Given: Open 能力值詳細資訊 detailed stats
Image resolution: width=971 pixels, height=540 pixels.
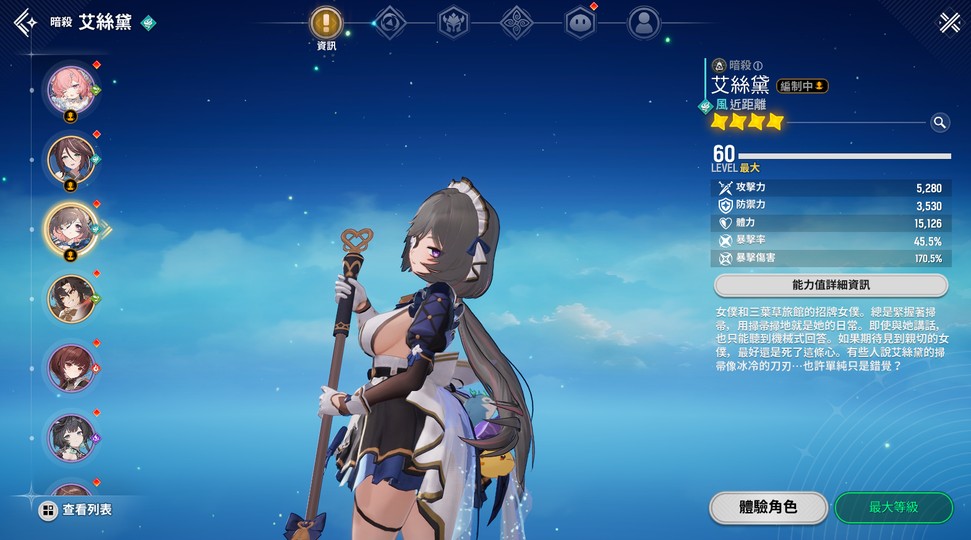Looking at the screenshot, I should 830,285.
